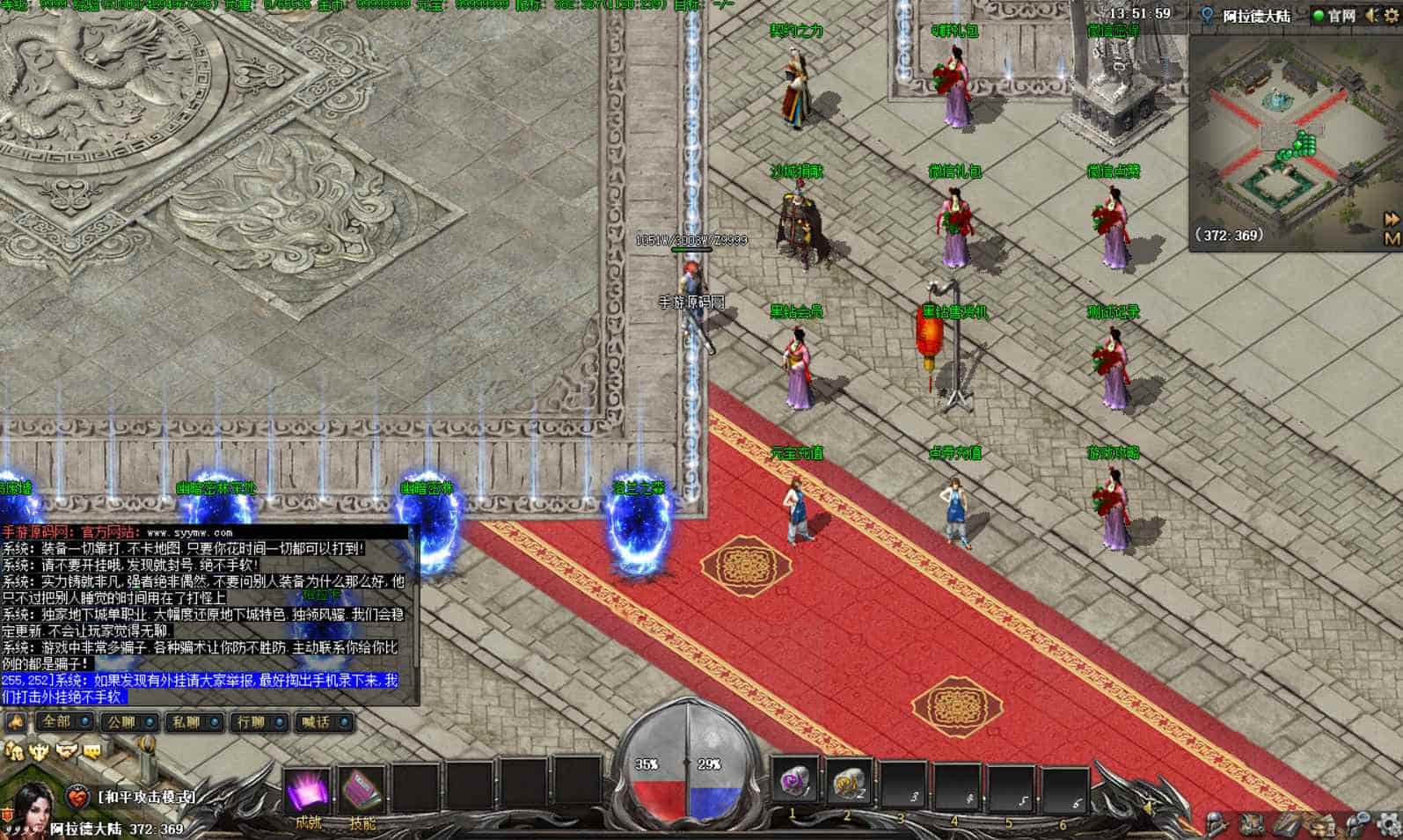Use the golden rune stone in slot 2
This screenshot has width=1403, height=840.
tap(850, 782)
